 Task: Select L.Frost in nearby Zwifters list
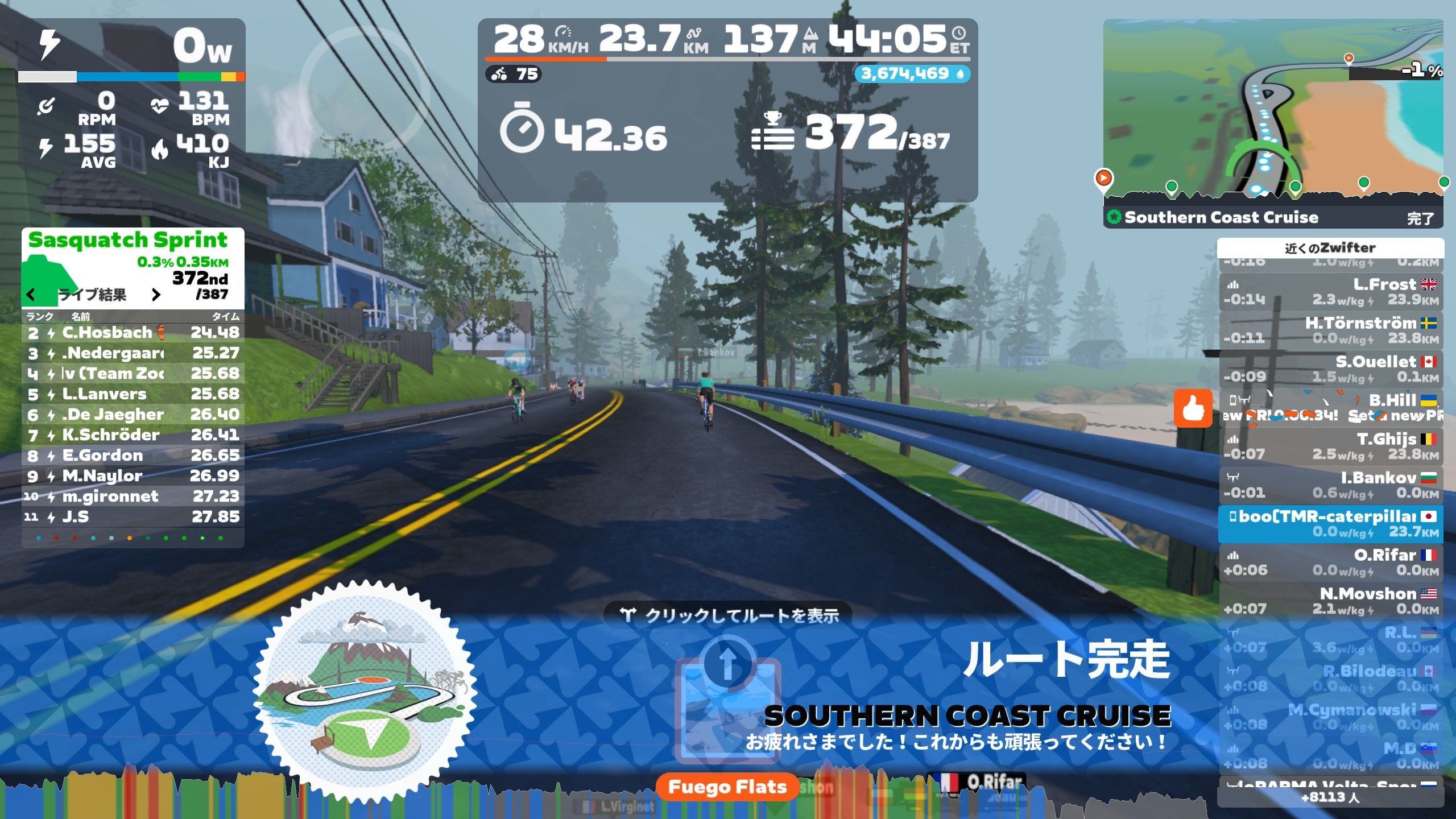[1330, 292]
